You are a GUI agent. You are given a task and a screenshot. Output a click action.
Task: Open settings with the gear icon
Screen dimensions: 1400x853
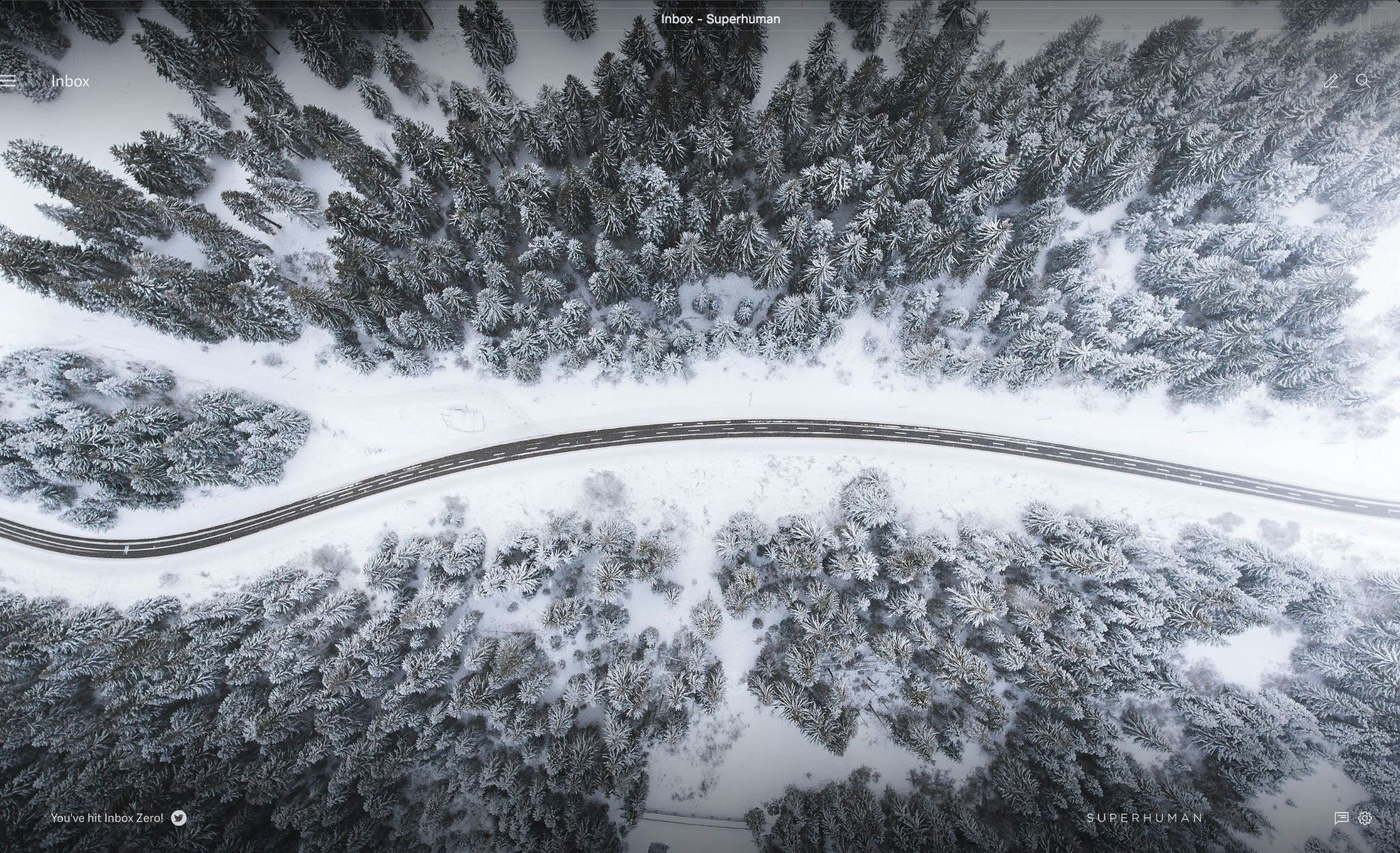coord(1364,818)
